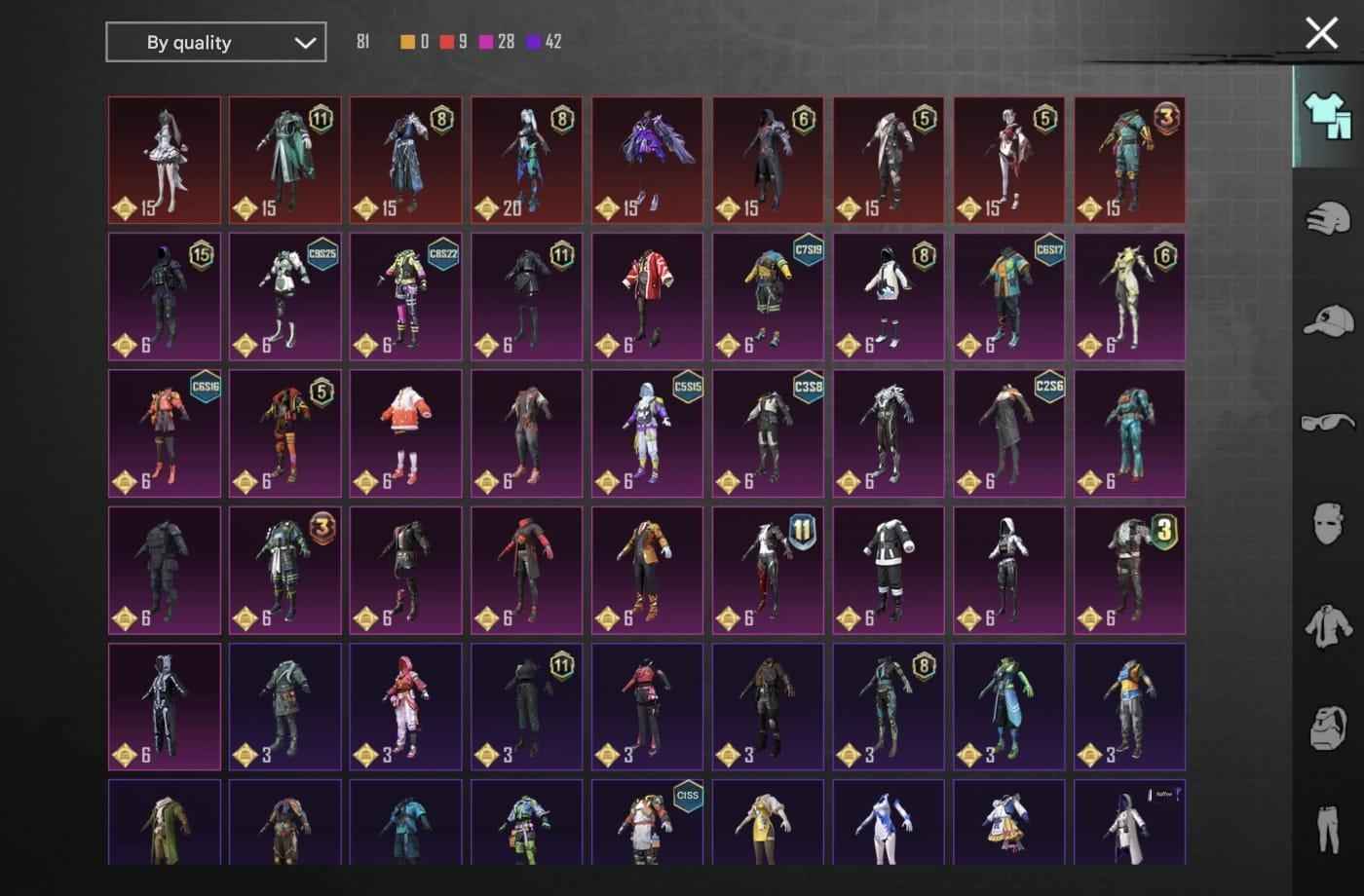
Task: Select the outfit labeled C7S19
Action: click(767, 296)
